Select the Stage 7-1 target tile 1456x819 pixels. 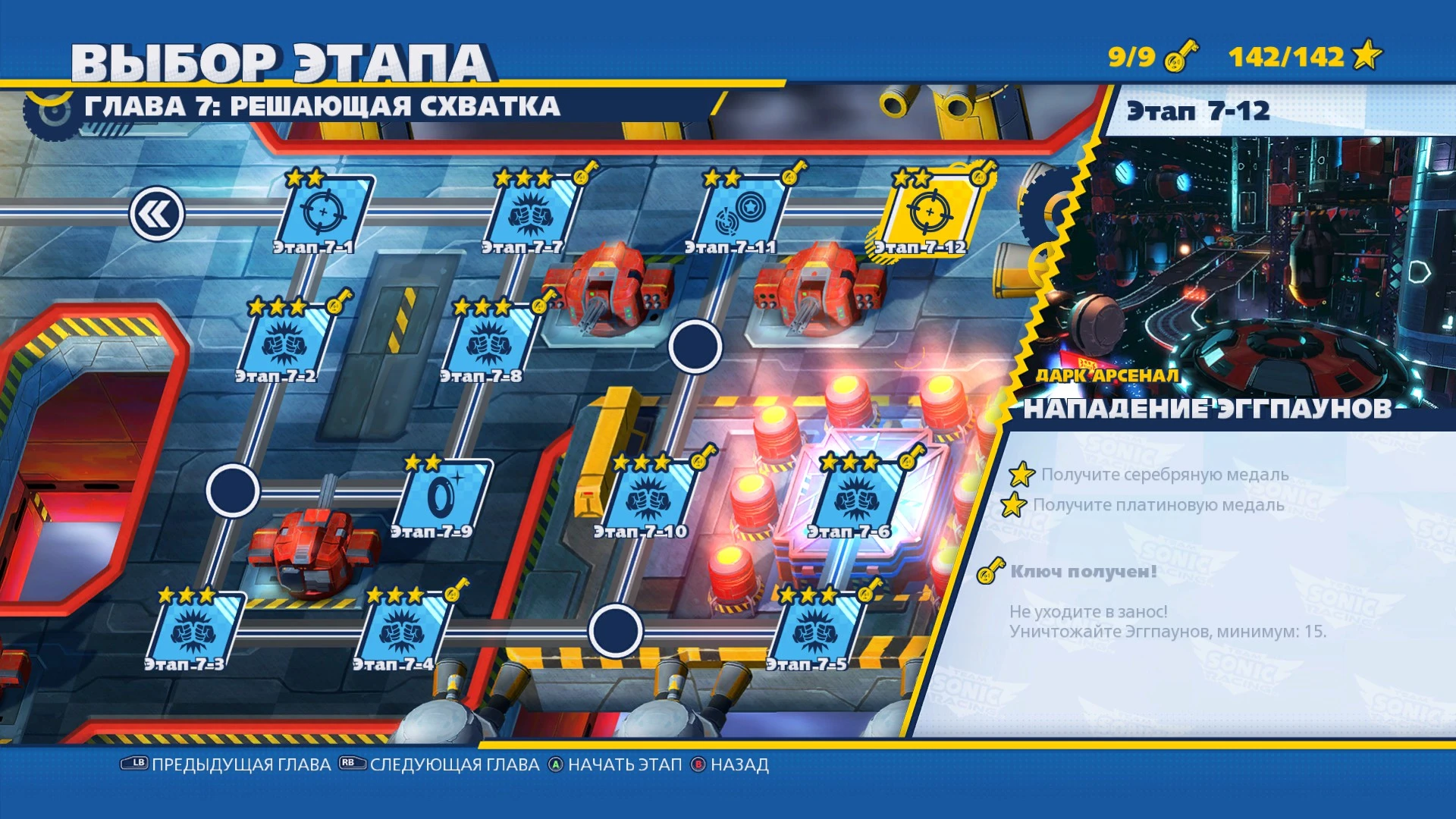(326, 212)
